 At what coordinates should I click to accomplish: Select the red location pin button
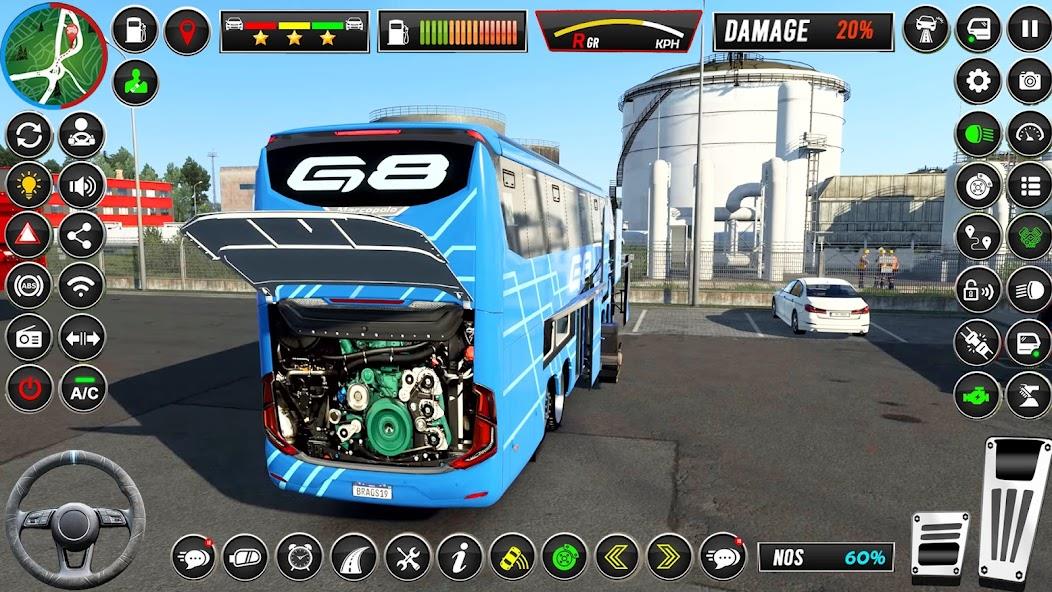(187, 30)
